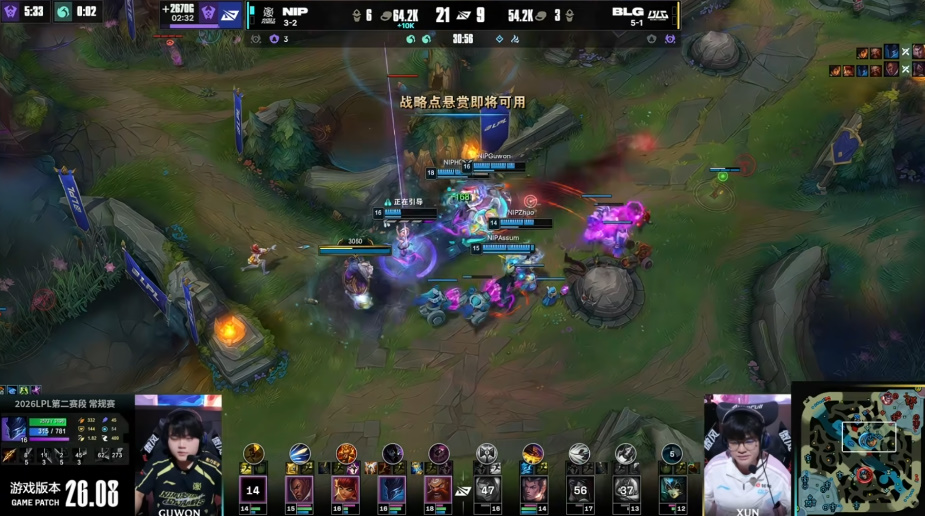
Task: Choose the bearded Gragas portrait in the bottom bar
Action: tap(438, 489)
